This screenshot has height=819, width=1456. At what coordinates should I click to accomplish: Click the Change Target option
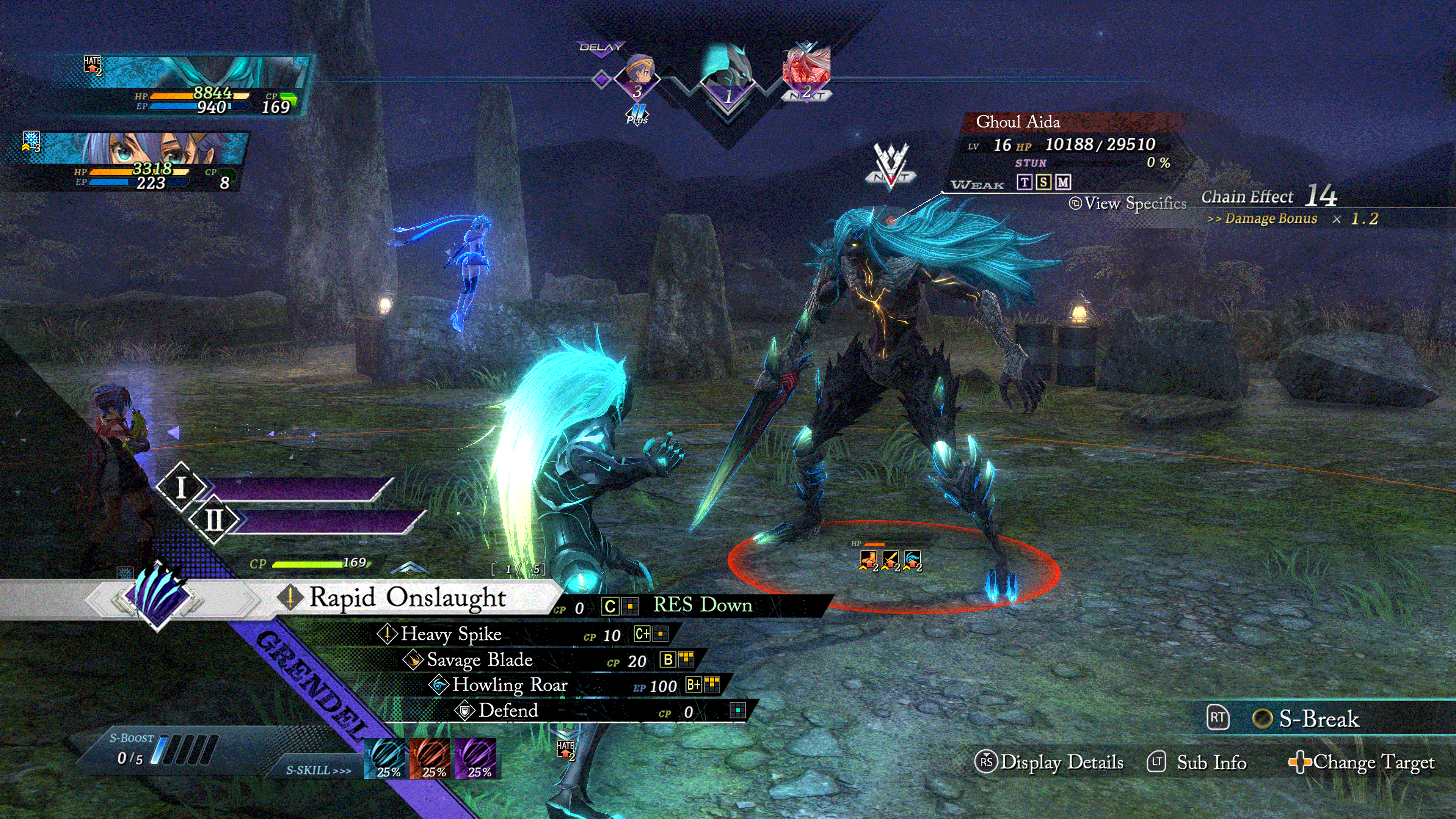pos(1372,762)
